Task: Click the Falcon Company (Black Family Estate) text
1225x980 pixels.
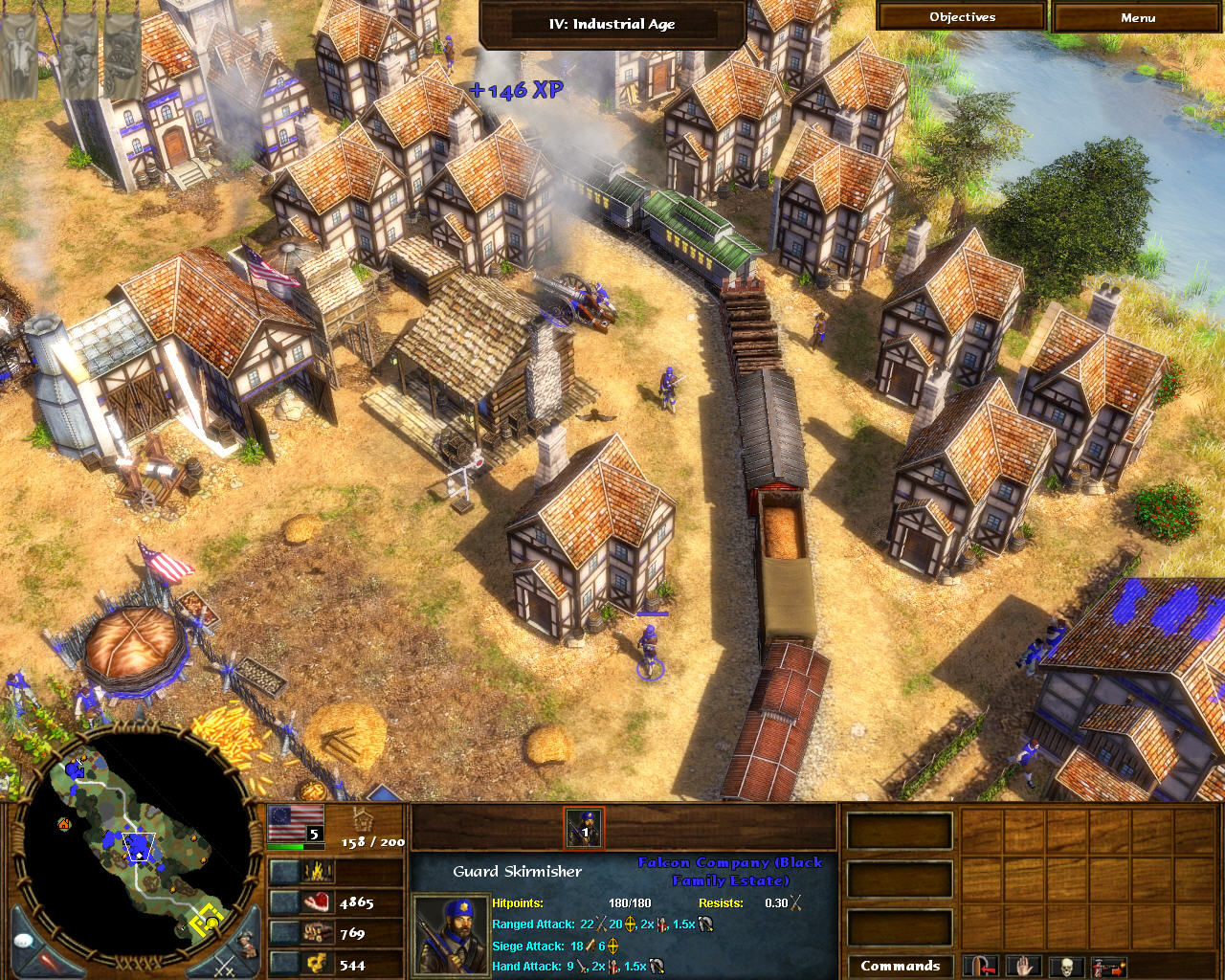Action: tap(730, 871)
